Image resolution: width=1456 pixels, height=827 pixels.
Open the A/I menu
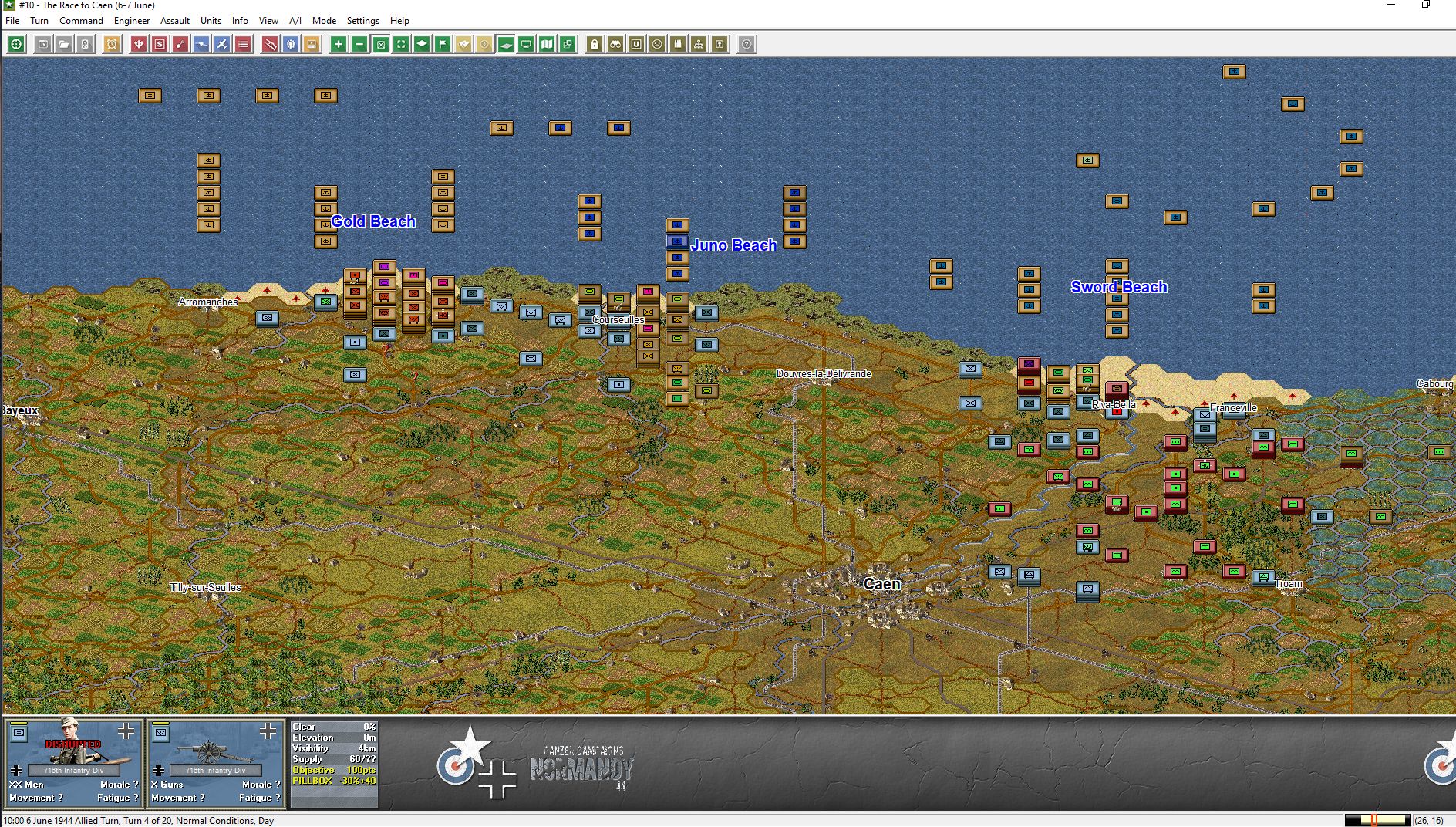tap(295, 21)
